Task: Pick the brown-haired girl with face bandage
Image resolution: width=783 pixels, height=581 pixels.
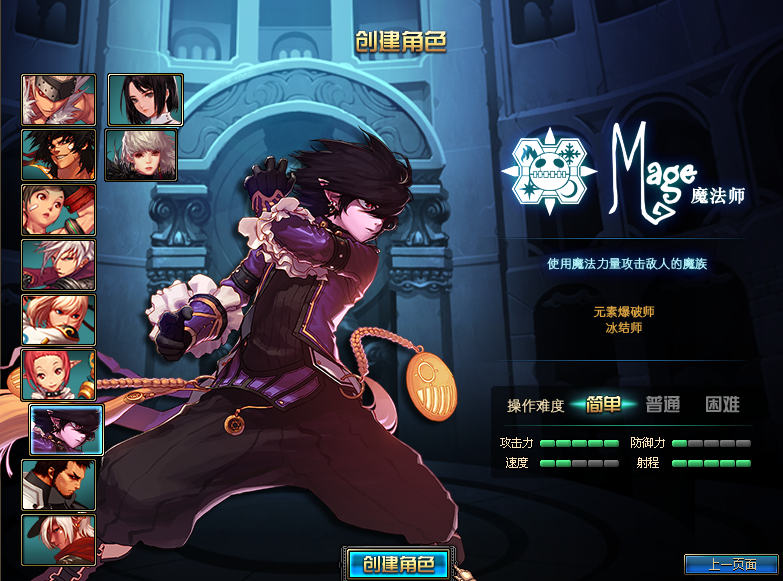Action: (x=59, y=210)
